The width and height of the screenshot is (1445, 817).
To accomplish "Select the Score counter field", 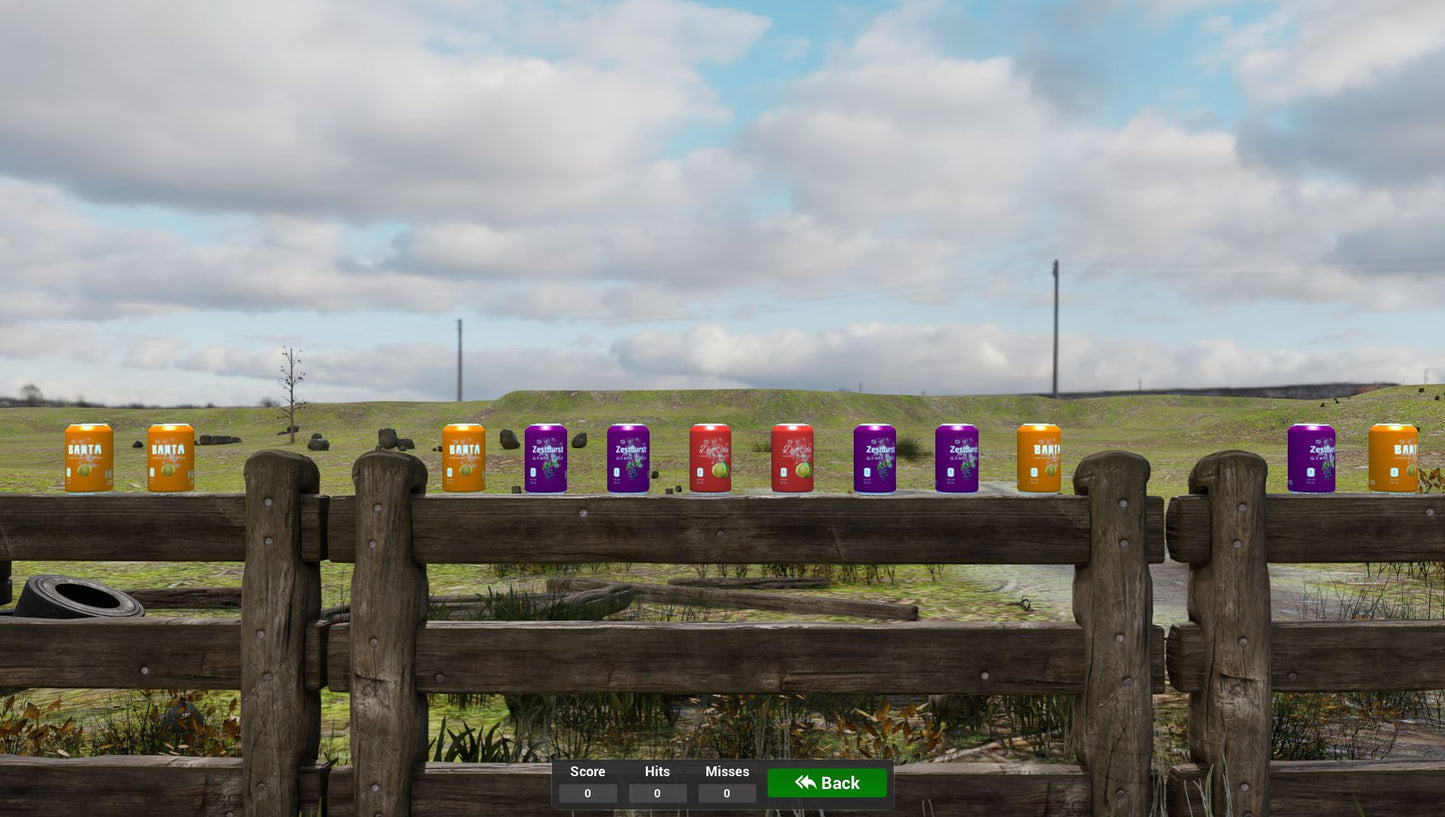I will click(x=587, y=793).
